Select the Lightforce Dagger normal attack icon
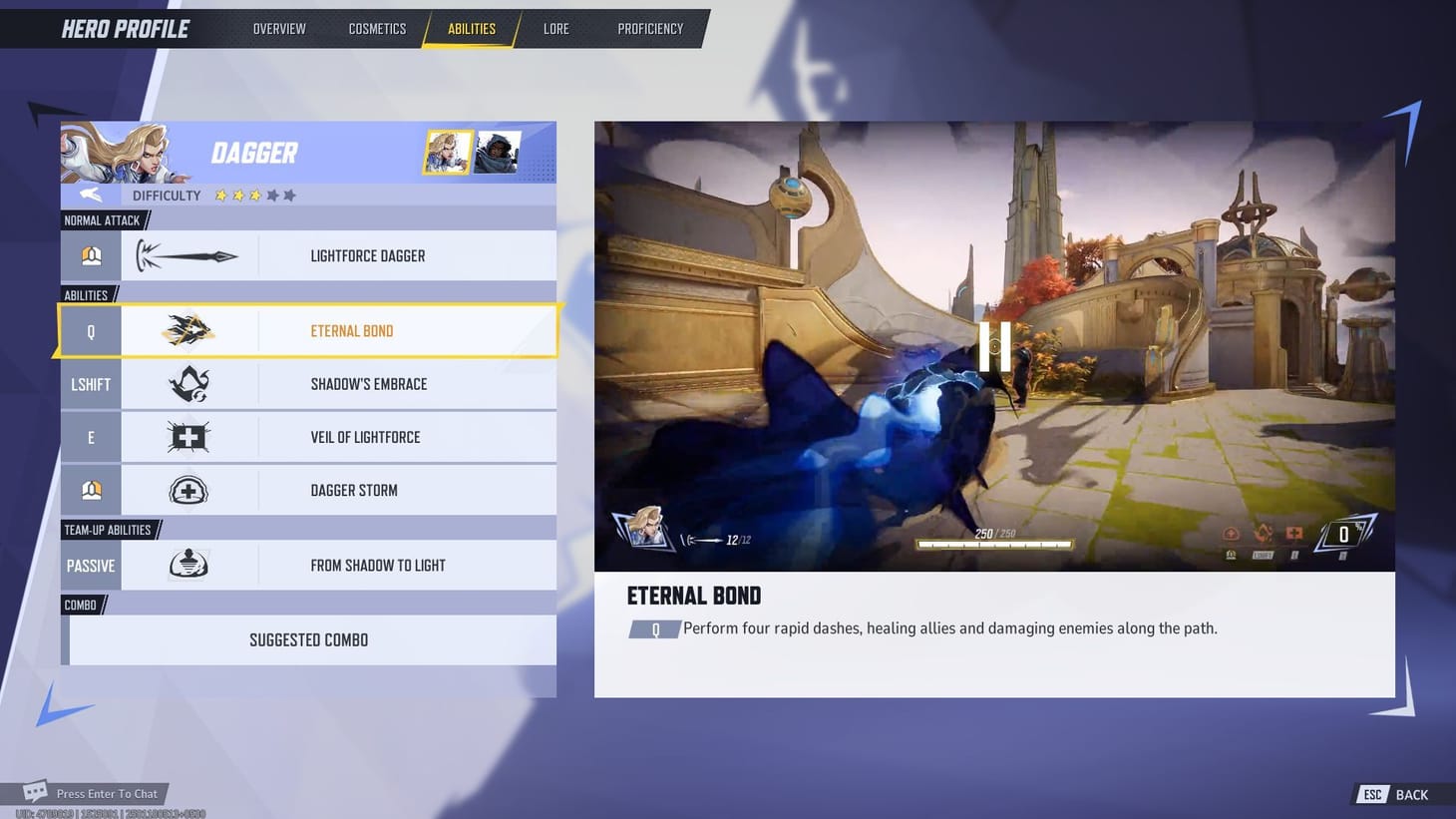 (x=187, y=255)
